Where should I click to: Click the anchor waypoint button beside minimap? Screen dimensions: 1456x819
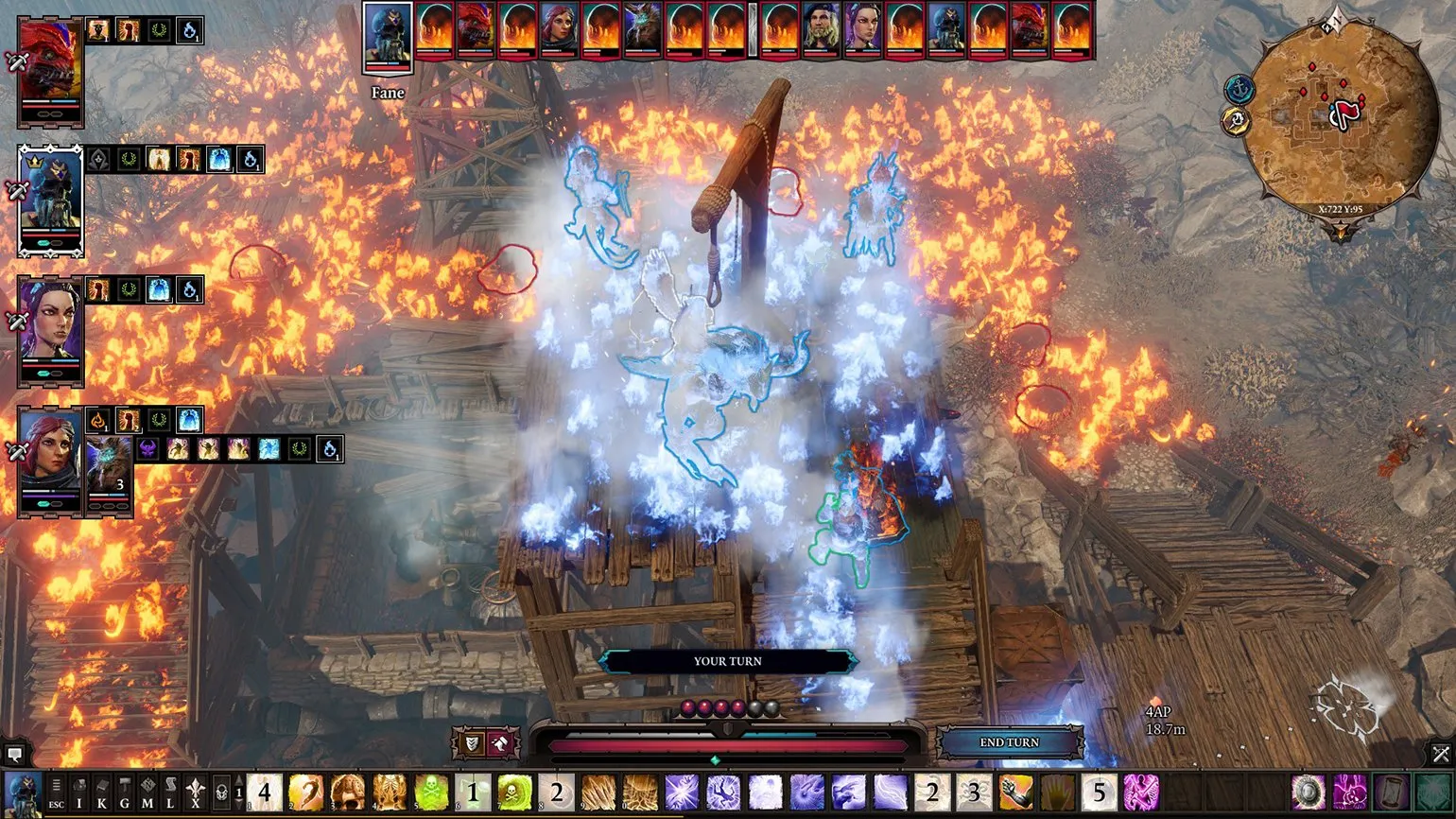(x=1239, y=90)
